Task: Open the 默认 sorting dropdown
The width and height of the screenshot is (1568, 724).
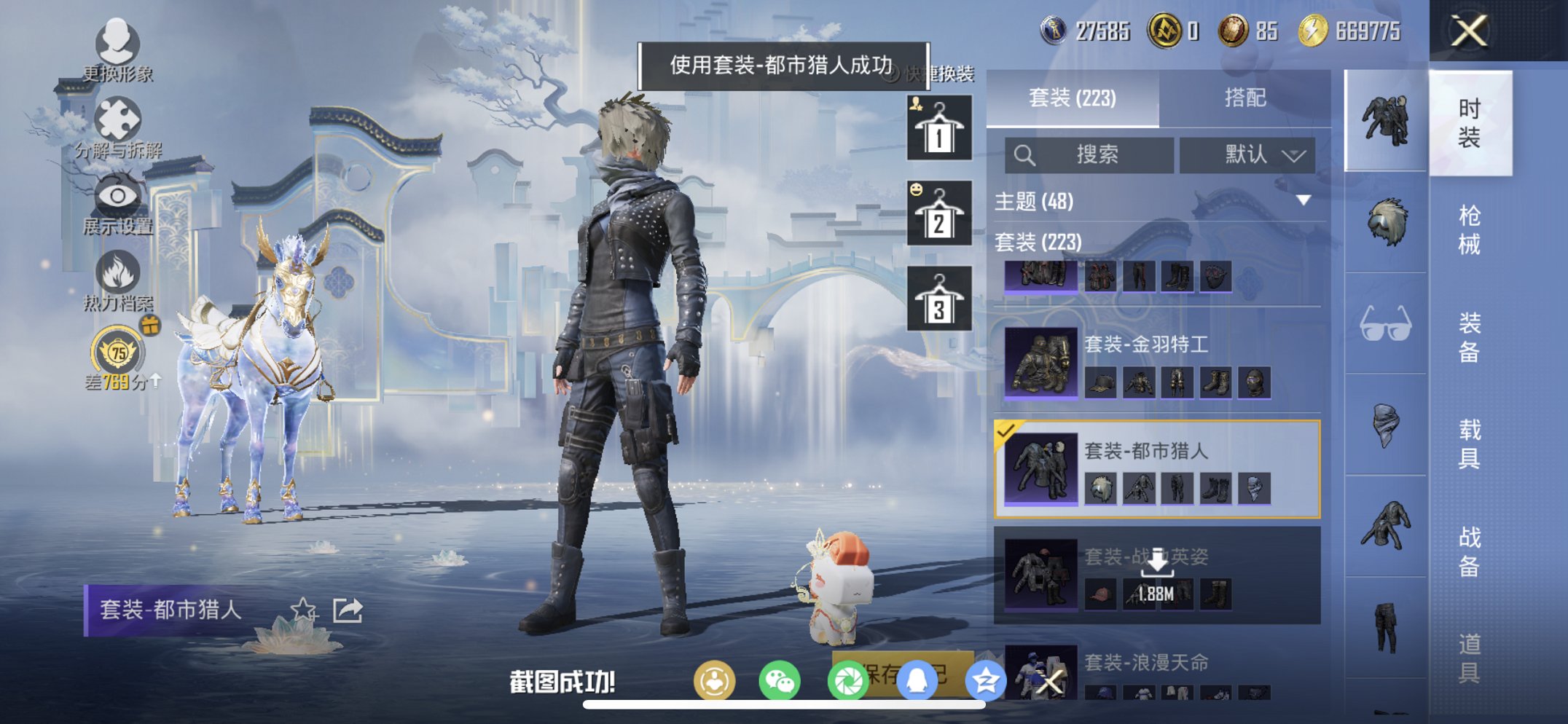Action: pos(1248,154)
